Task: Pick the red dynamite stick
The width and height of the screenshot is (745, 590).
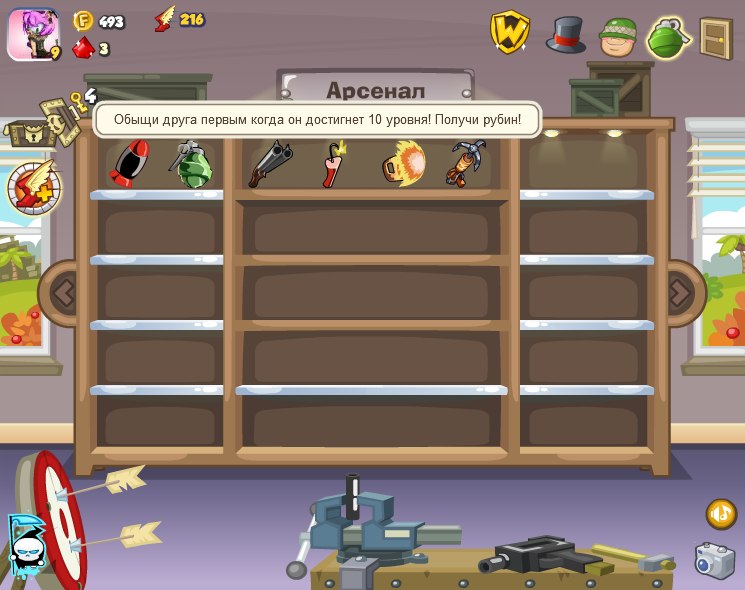Action: coord(333,164)
